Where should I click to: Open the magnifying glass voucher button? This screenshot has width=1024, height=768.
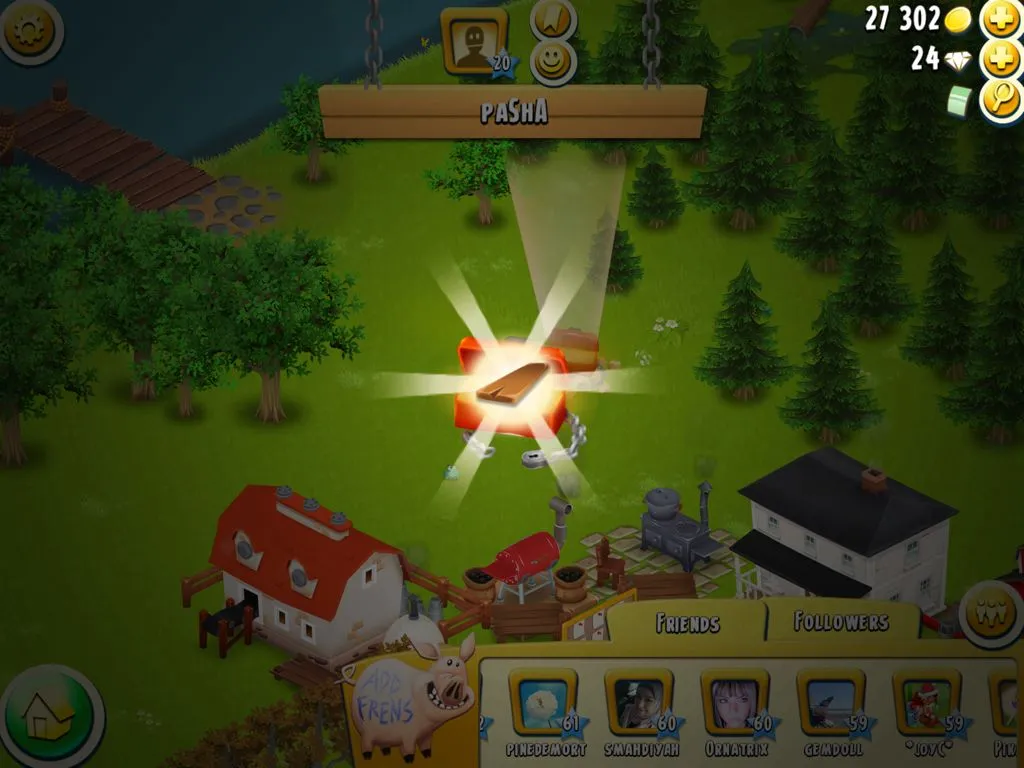point(1000,98)
